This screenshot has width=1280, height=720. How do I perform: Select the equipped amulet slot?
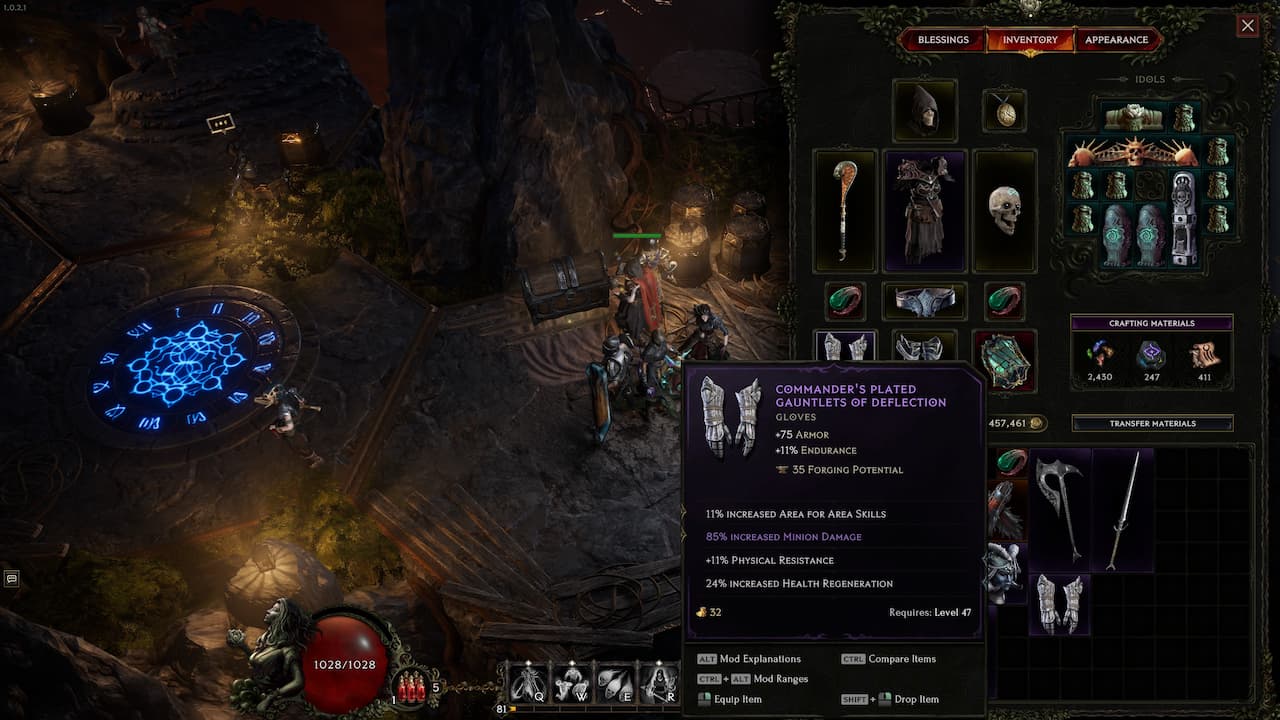[x=1004, y=111]
